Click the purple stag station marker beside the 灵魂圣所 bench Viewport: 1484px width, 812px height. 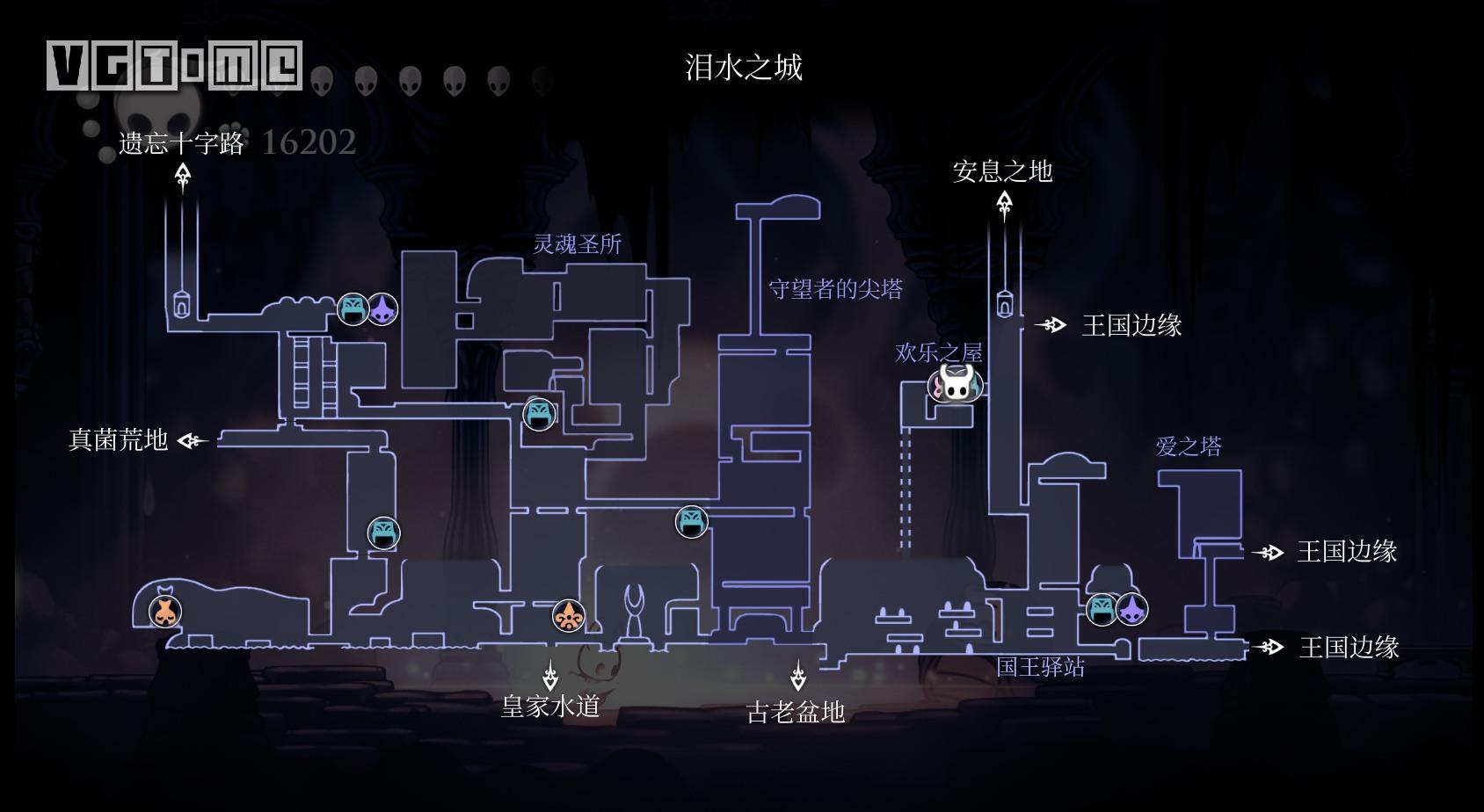point(381,308)
